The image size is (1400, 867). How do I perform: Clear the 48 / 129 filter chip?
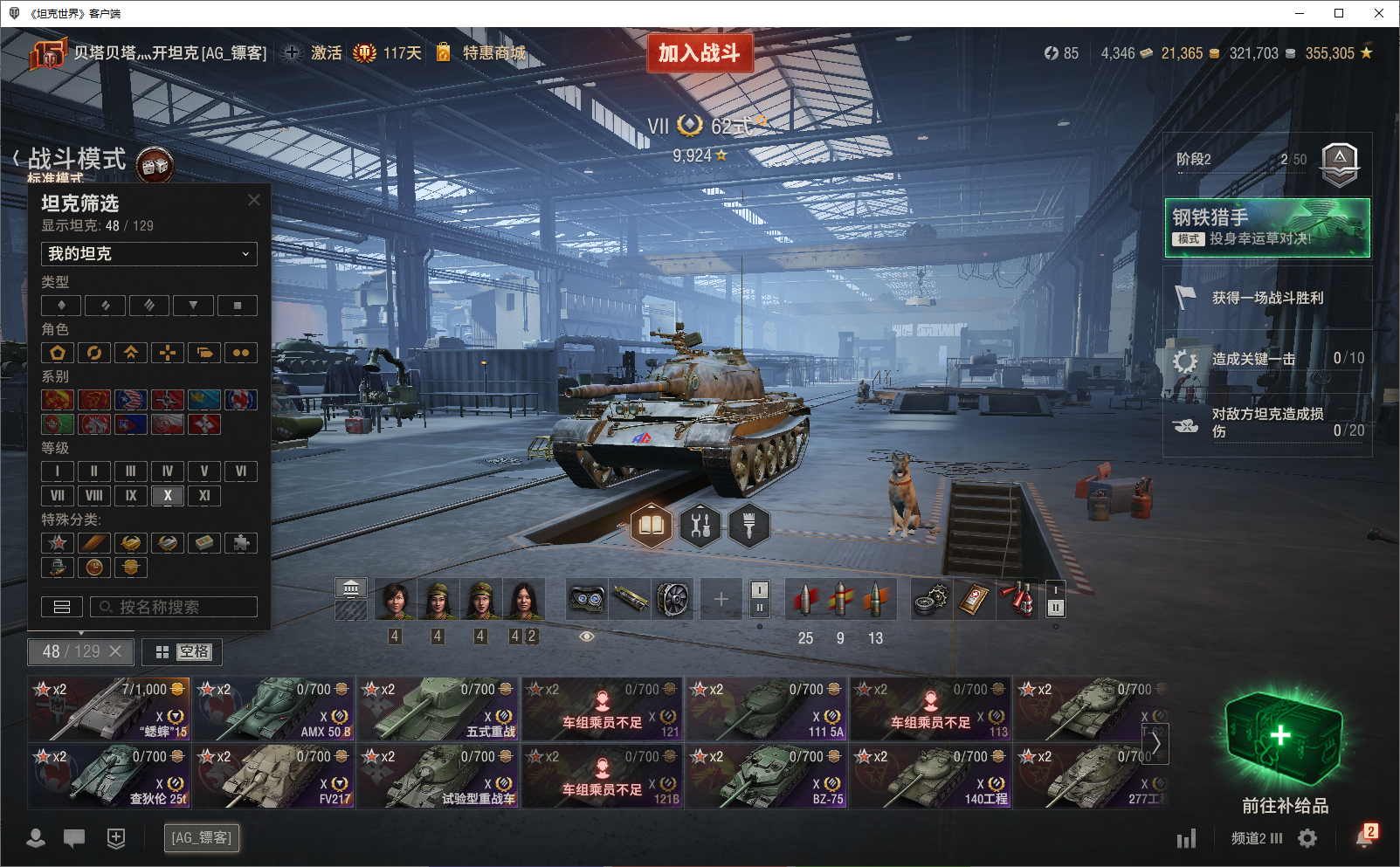115,651
